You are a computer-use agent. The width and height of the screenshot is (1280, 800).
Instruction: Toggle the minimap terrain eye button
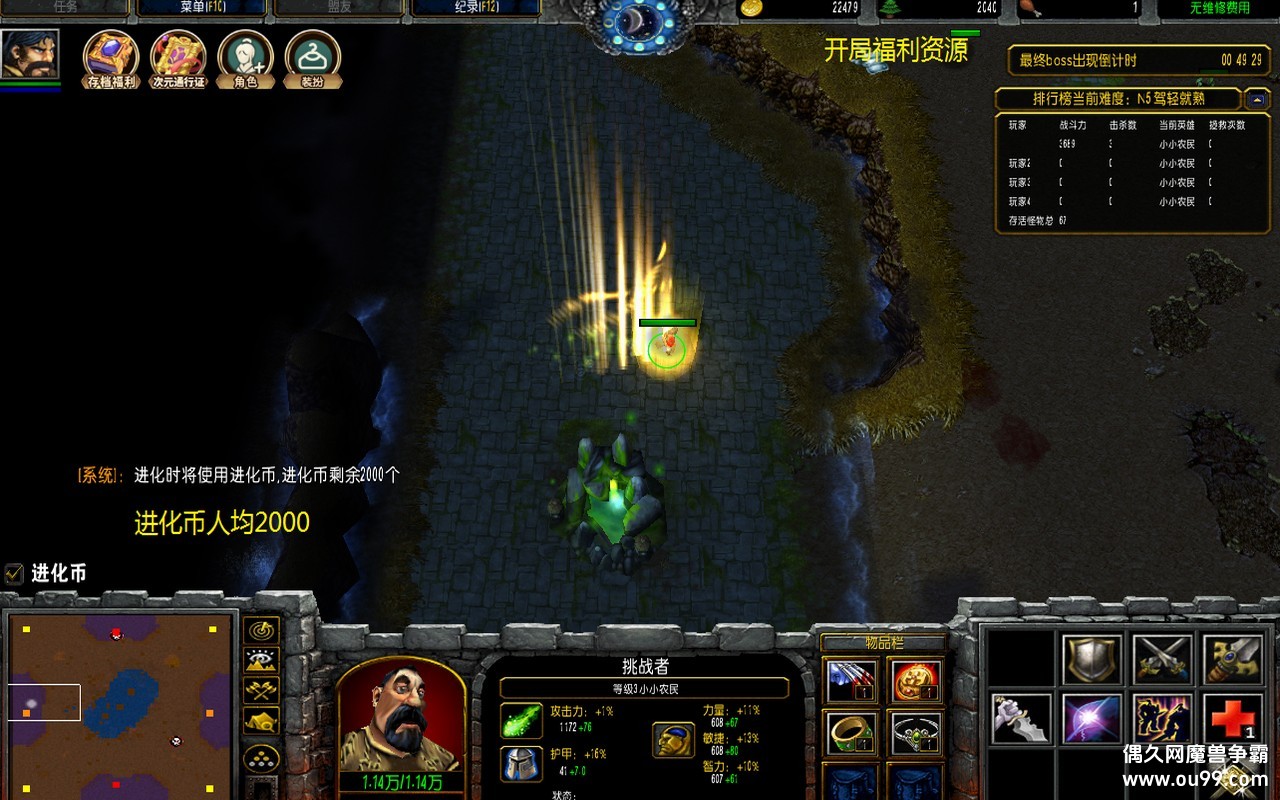coord(261,660)
